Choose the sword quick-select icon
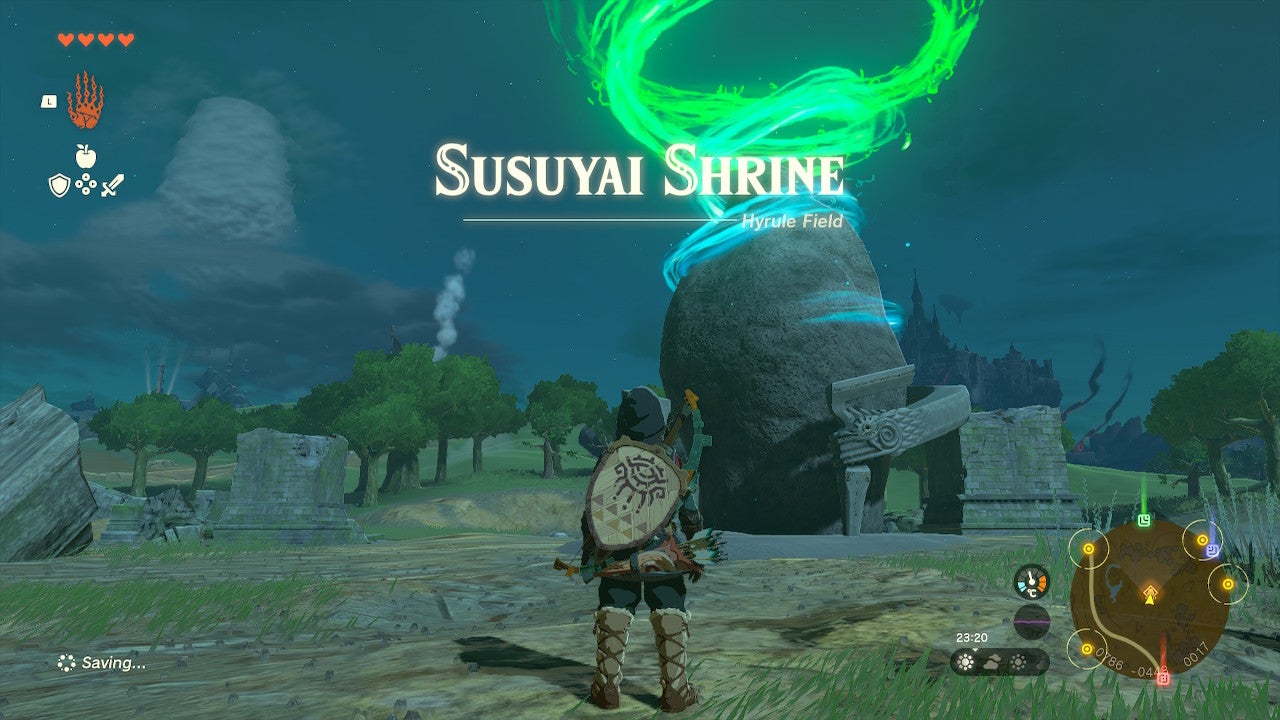 tap(112, 185)
